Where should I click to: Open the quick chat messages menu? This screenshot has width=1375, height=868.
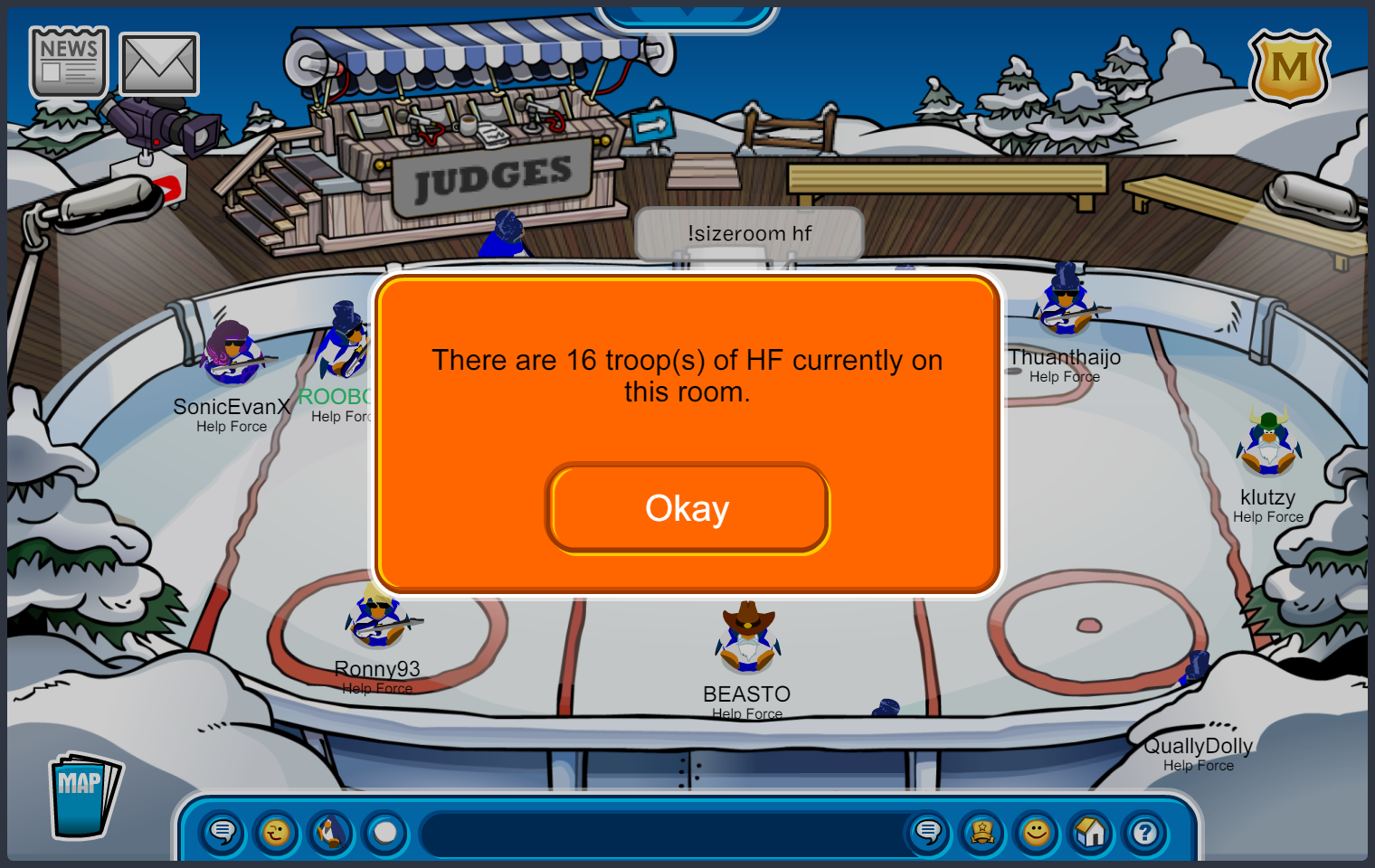223,832
